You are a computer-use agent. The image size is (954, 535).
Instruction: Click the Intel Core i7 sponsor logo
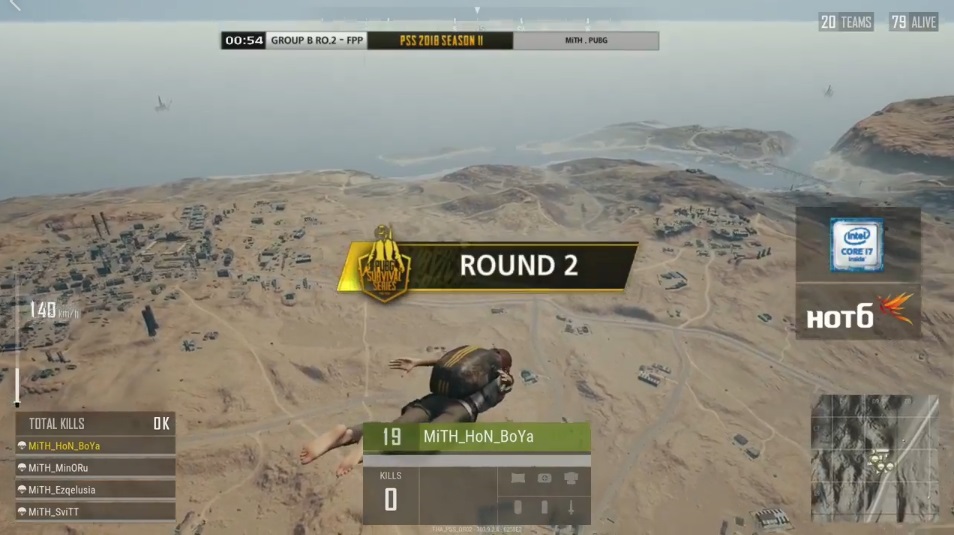click(857, 244)
